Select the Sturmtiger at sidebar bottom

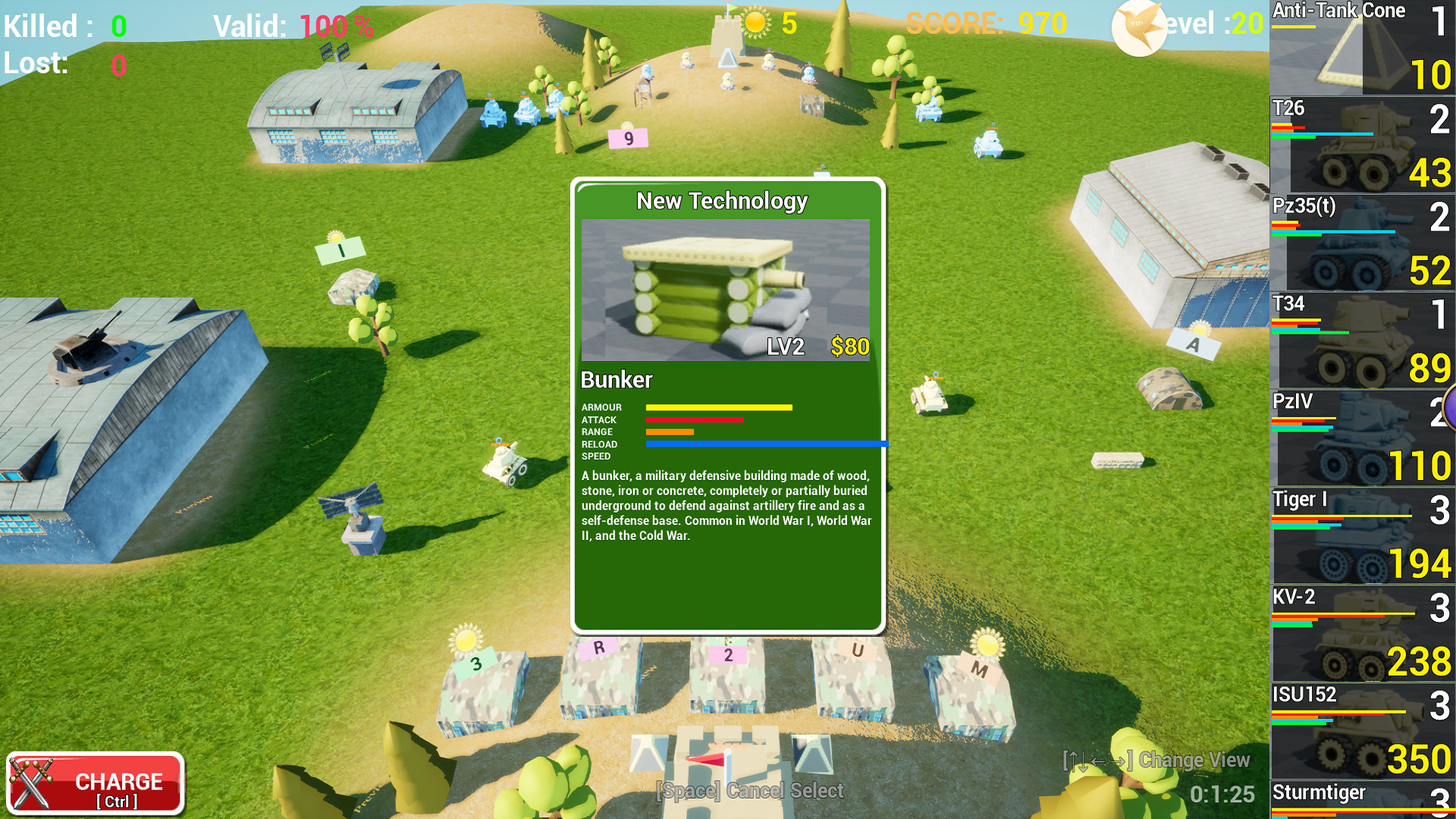(x=1361, y=800)
